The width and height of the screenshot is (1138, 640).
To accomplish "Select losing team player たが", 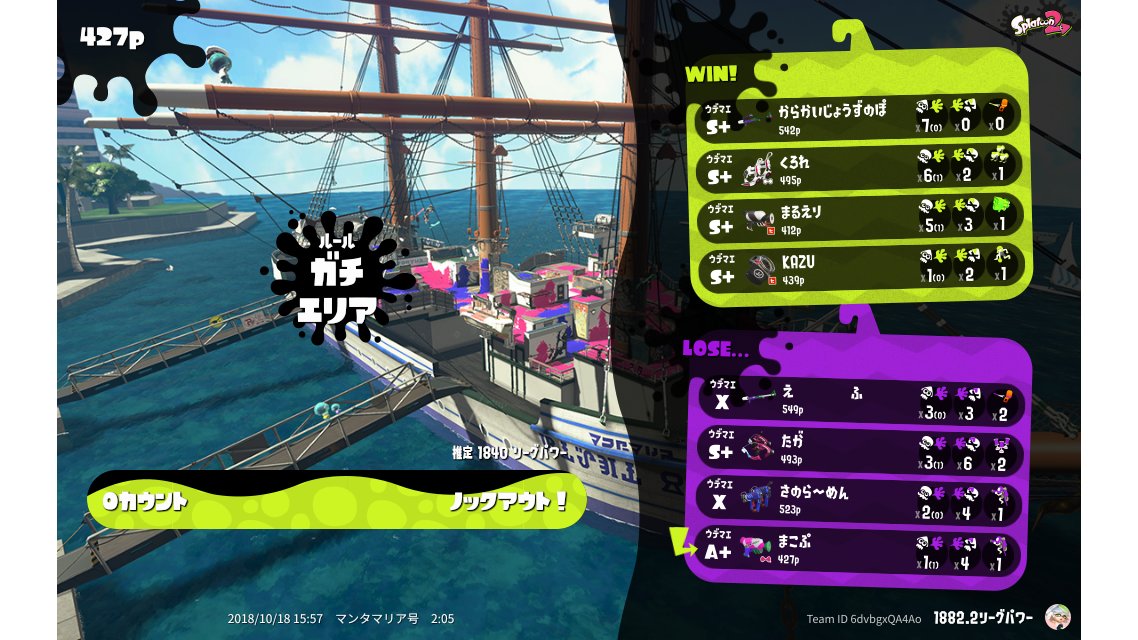I will (x=860, y=452).
